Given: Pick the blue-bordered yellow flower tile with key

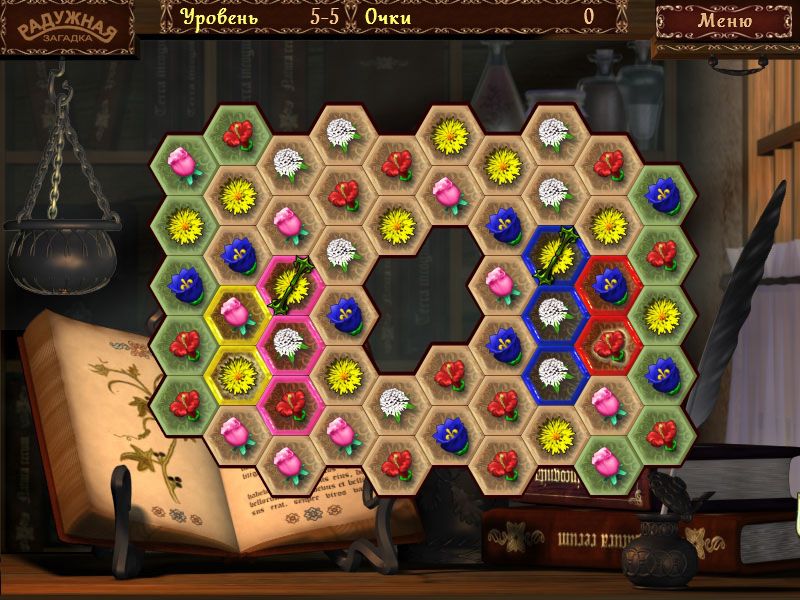Looking at the screenshot, I should (553, 255).
